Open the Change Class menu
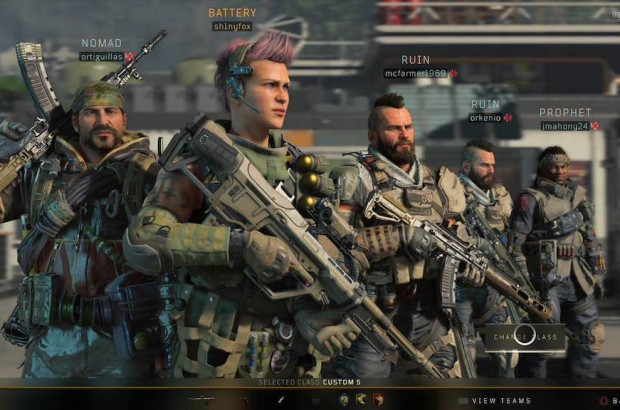Image resolution: width=620 pixels, height=410 pixels. pyautogui.click(x=525, y=337)
